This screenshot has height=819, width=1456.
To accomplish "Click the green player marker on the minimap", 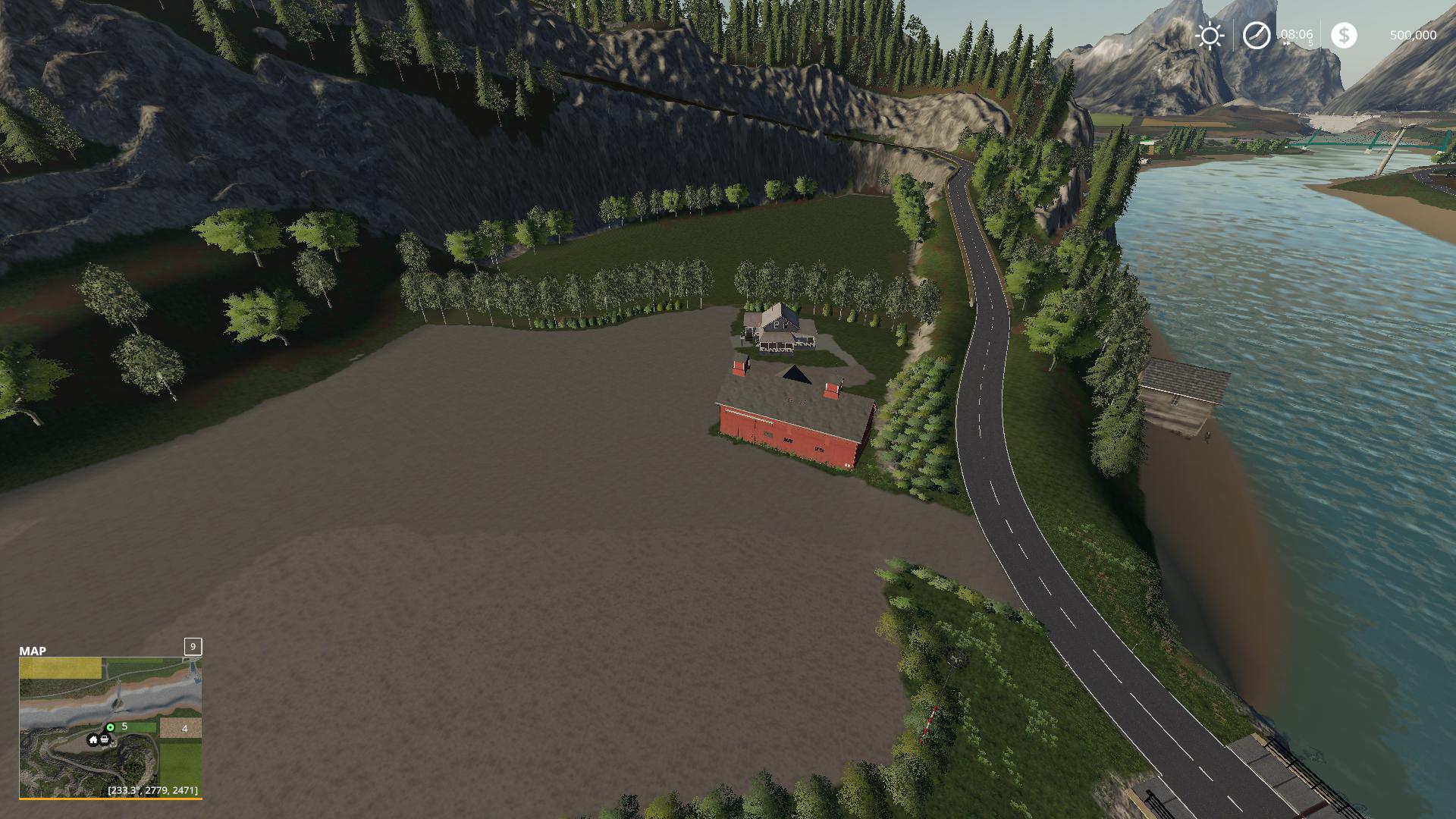I will click(111, 727).
